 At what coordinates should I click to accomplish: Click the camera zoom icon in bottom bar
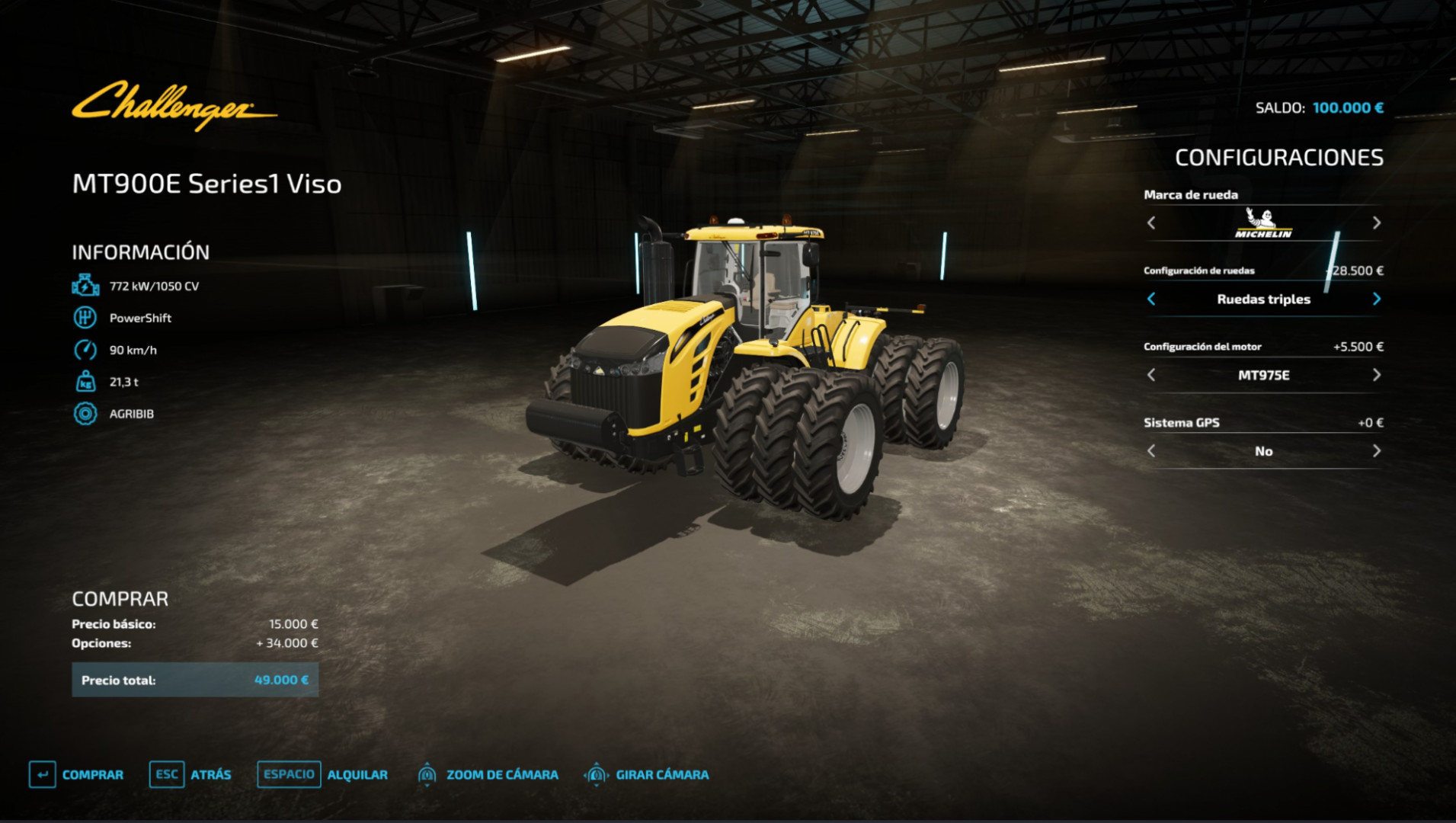(429, 773)
